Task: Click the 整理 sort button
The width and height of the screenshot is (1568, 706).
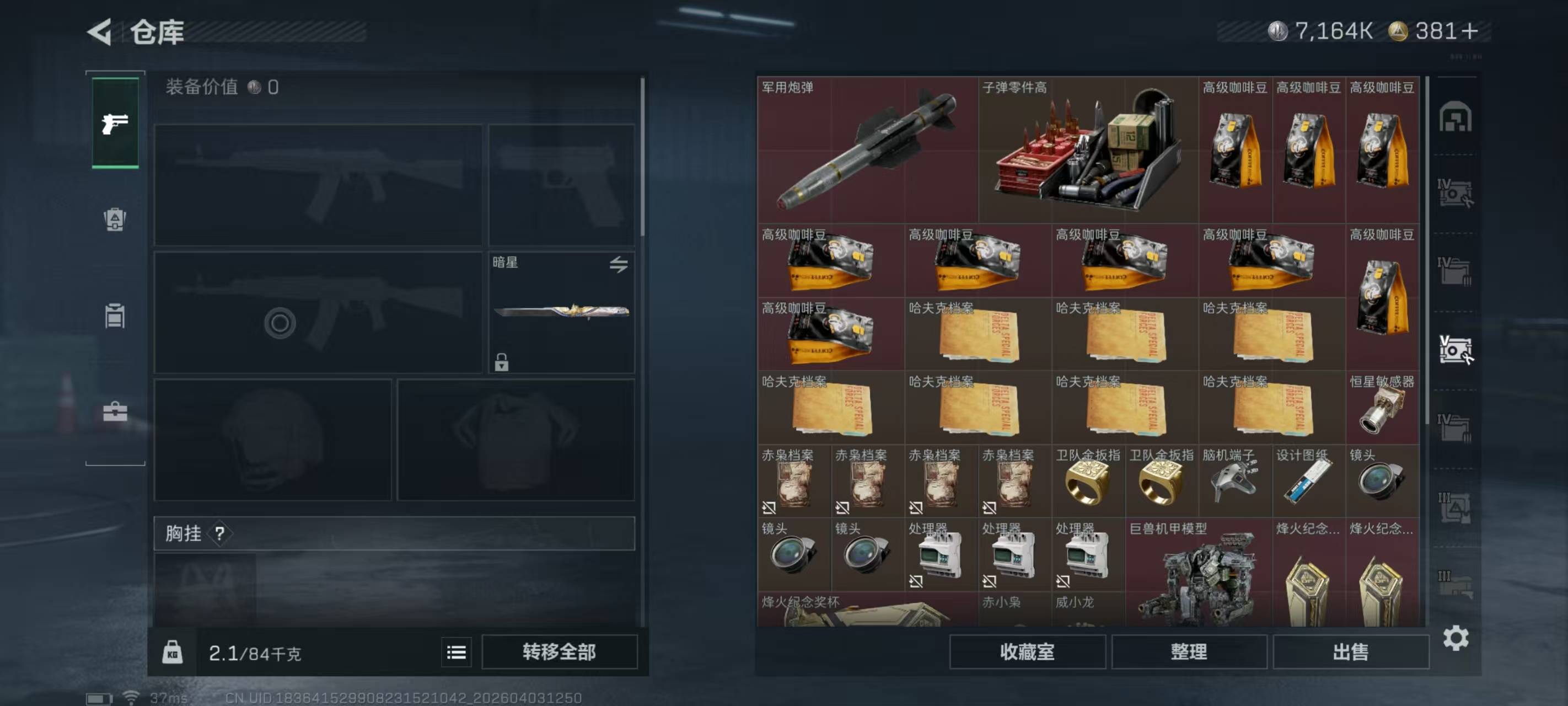Action: [1189, 652]
